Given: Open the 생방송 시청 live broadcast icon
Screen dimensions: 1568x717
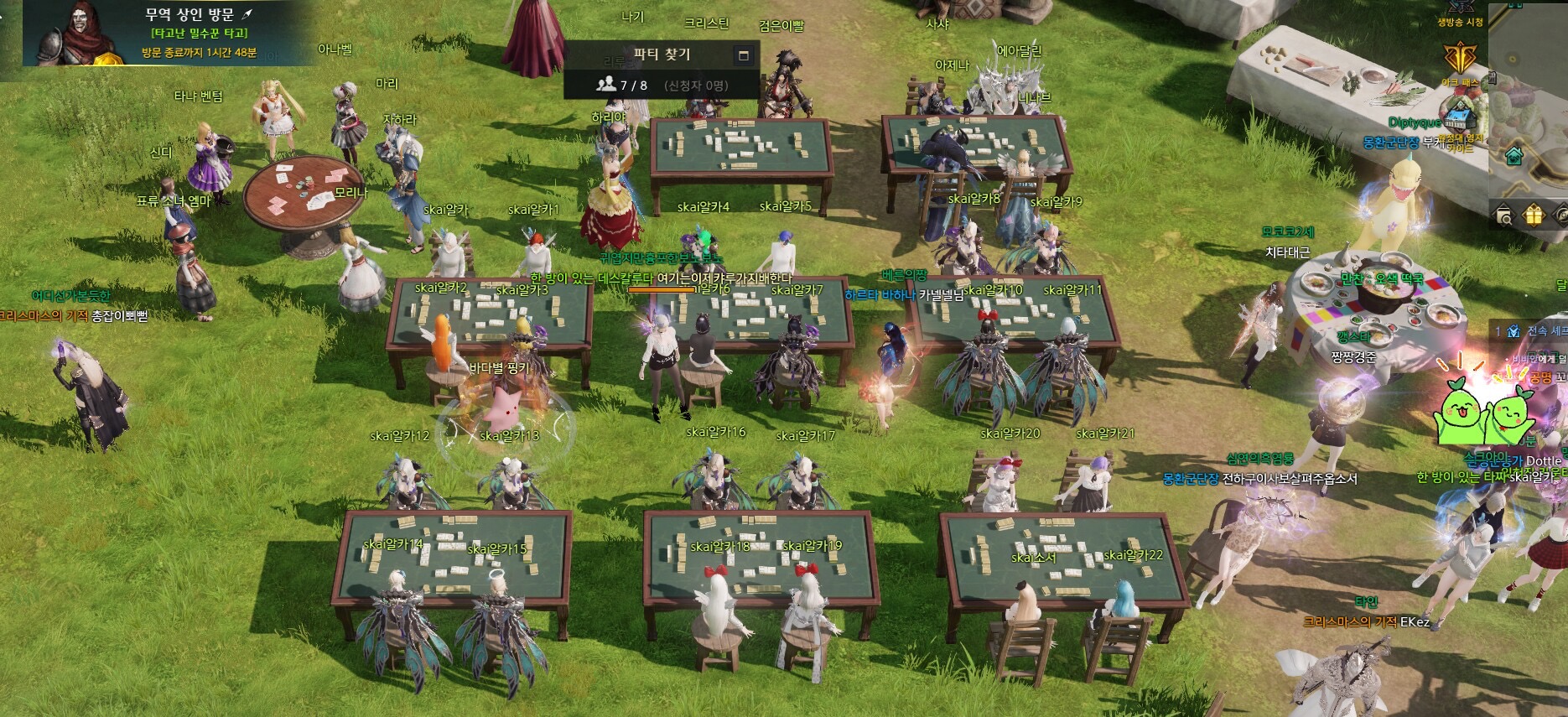Looking at the screenshot, I should click(1460, 8).
